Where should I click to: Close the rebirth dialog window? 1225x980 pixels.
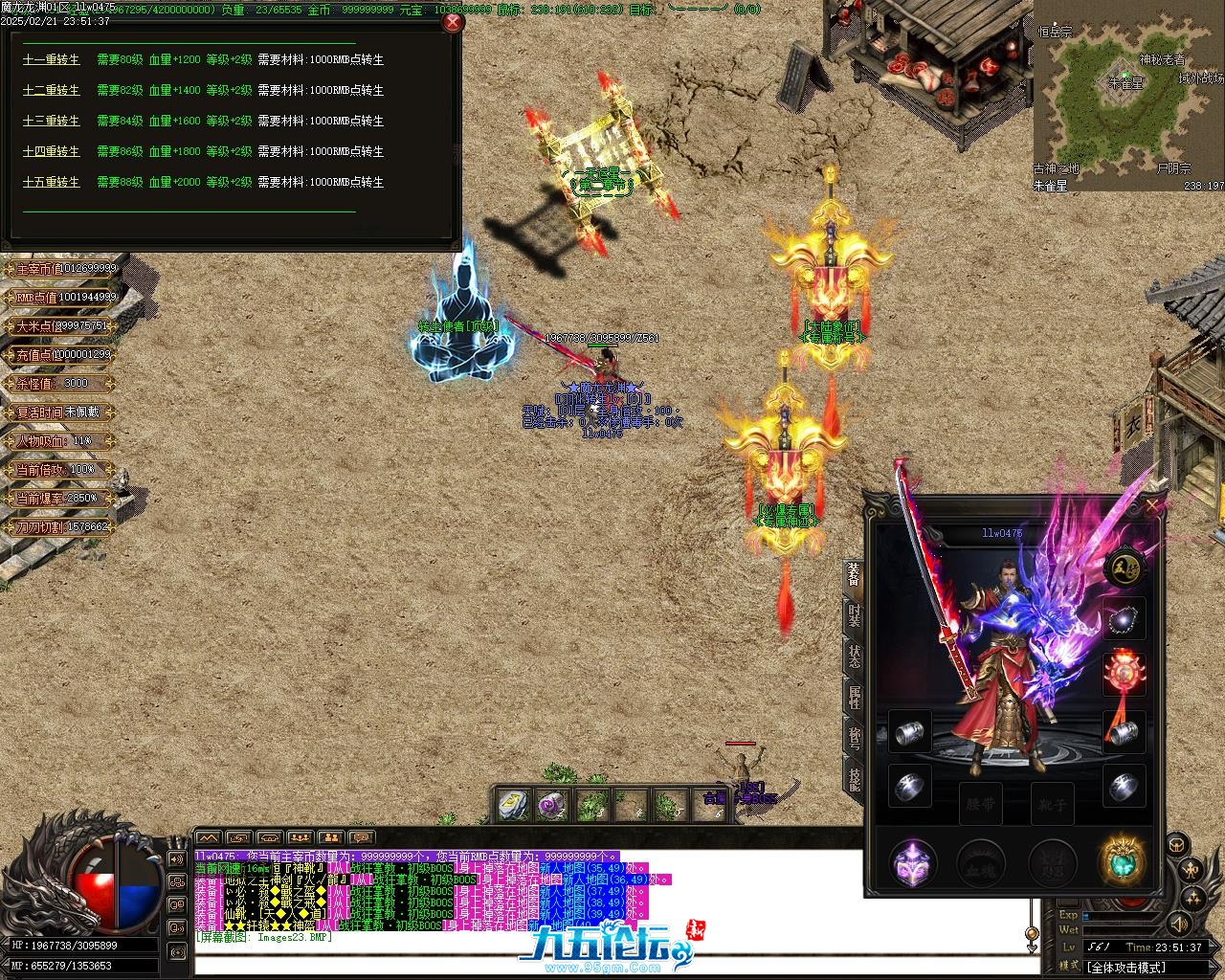(453, 21)
